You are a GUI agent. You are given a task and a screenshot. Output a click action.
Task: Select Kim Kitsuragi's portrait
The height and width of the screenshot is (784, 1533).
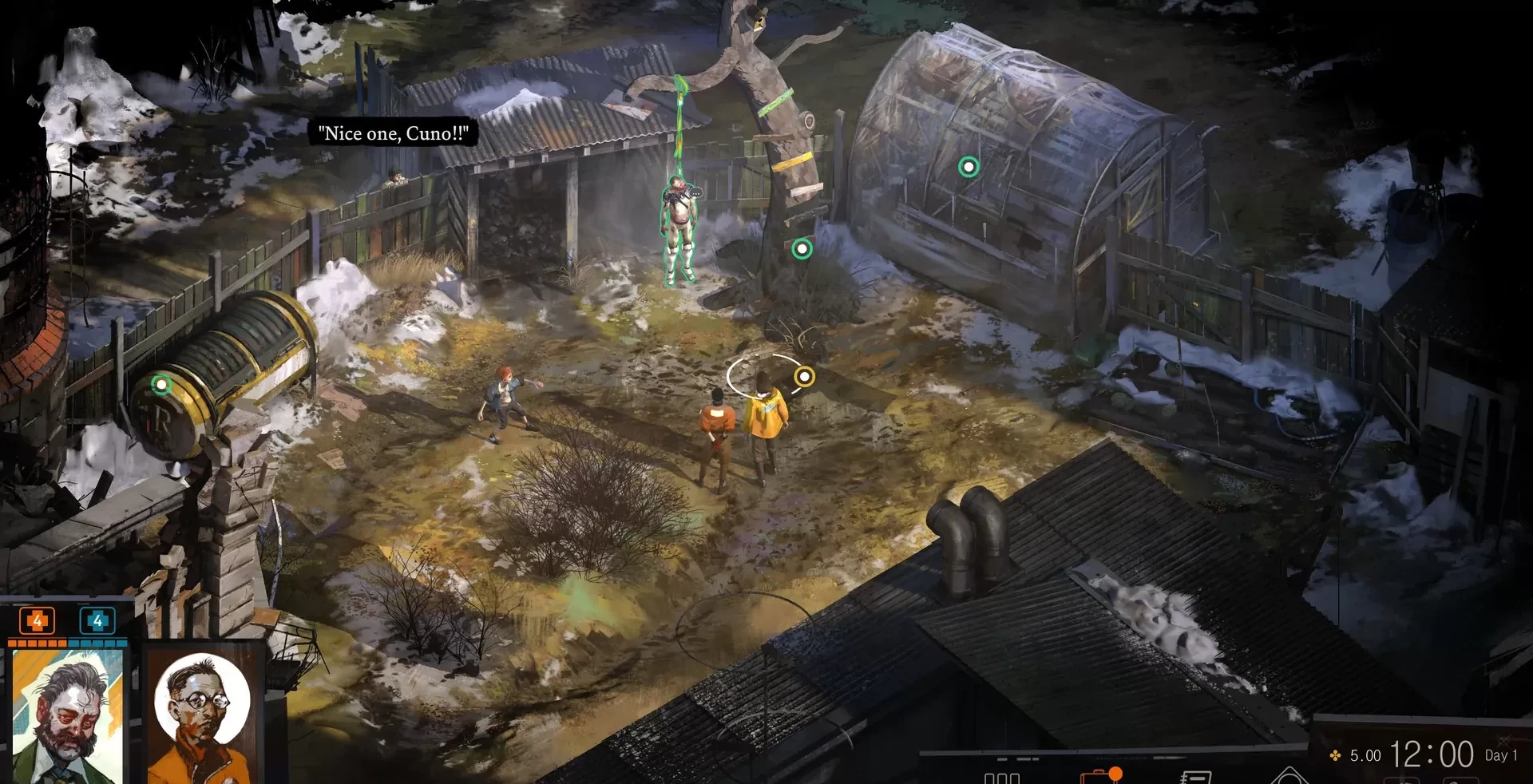202,715
